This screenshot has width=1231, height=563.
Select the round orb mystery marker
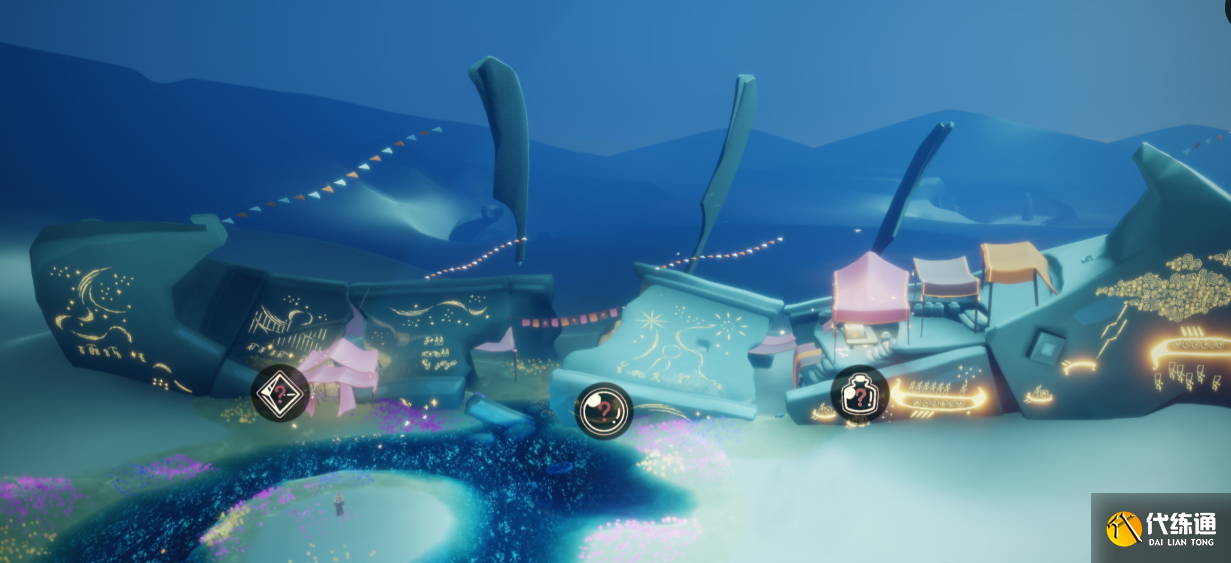click(x=603, y=410)
